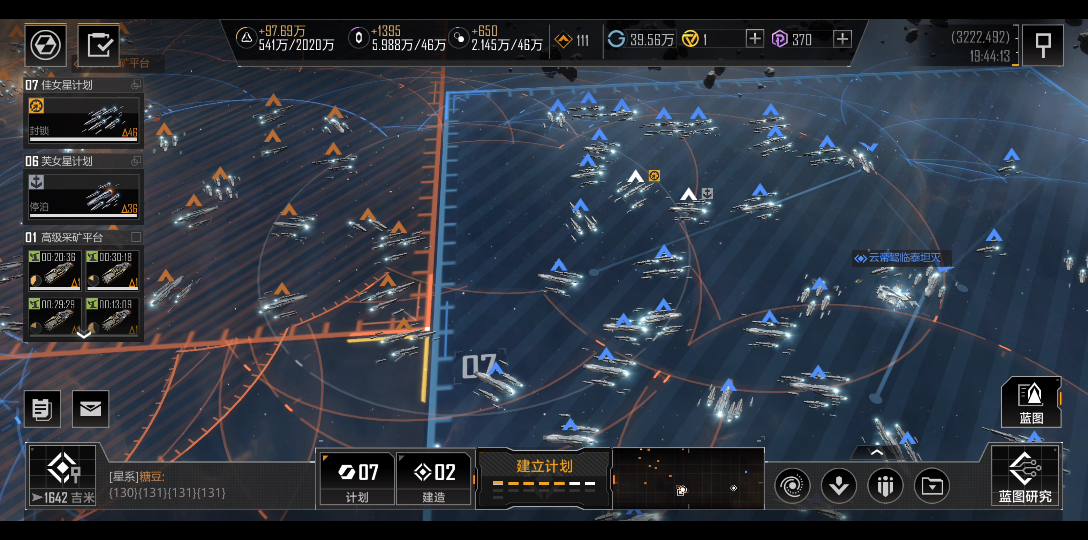Screen dimensions: 1088x540
Task: Open the document notes icon
Action: tap(43, 408)
